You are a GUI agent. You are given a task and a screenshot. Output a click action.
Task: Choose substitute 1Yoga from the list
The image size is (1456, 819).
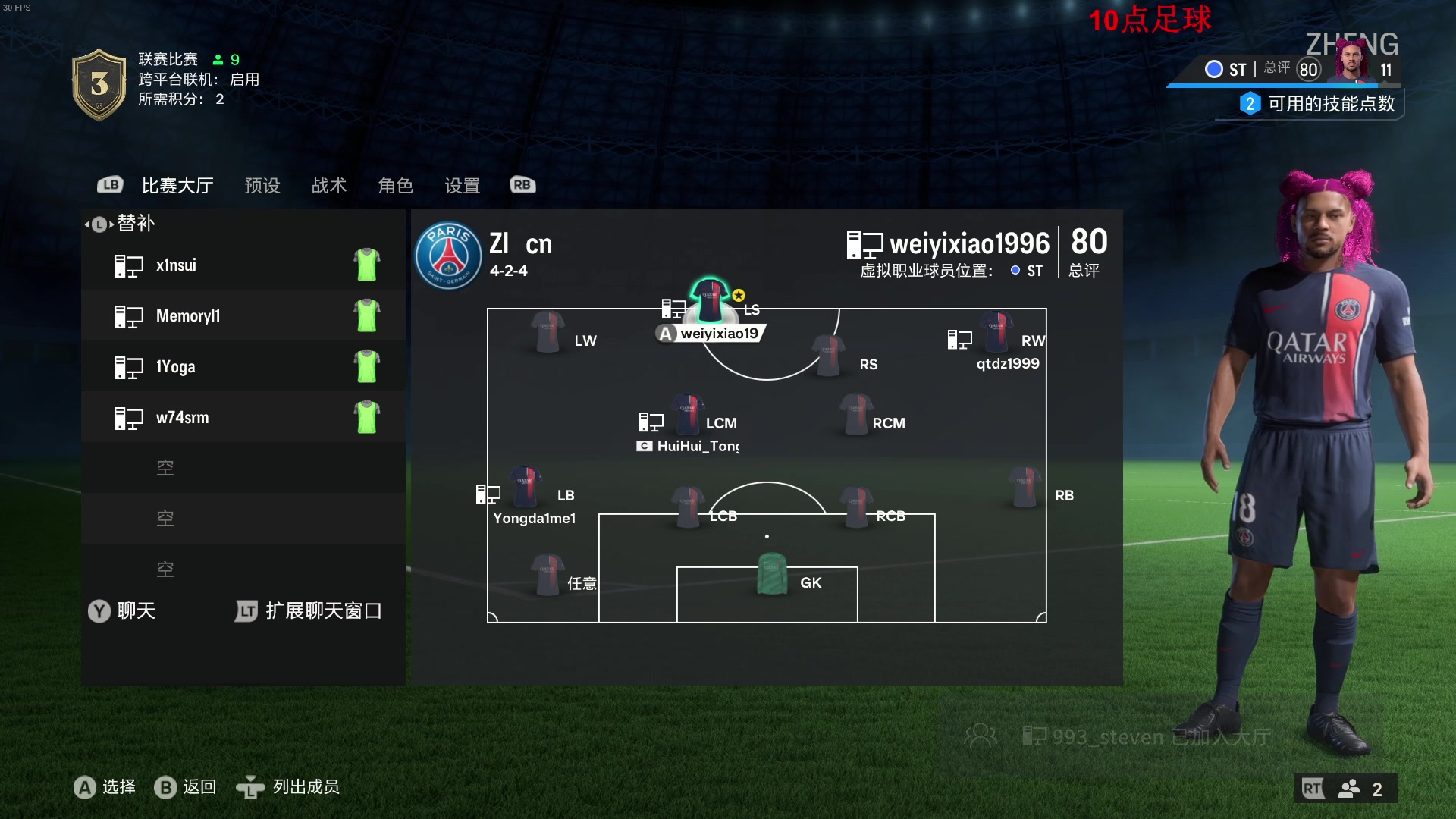[243, 367]
